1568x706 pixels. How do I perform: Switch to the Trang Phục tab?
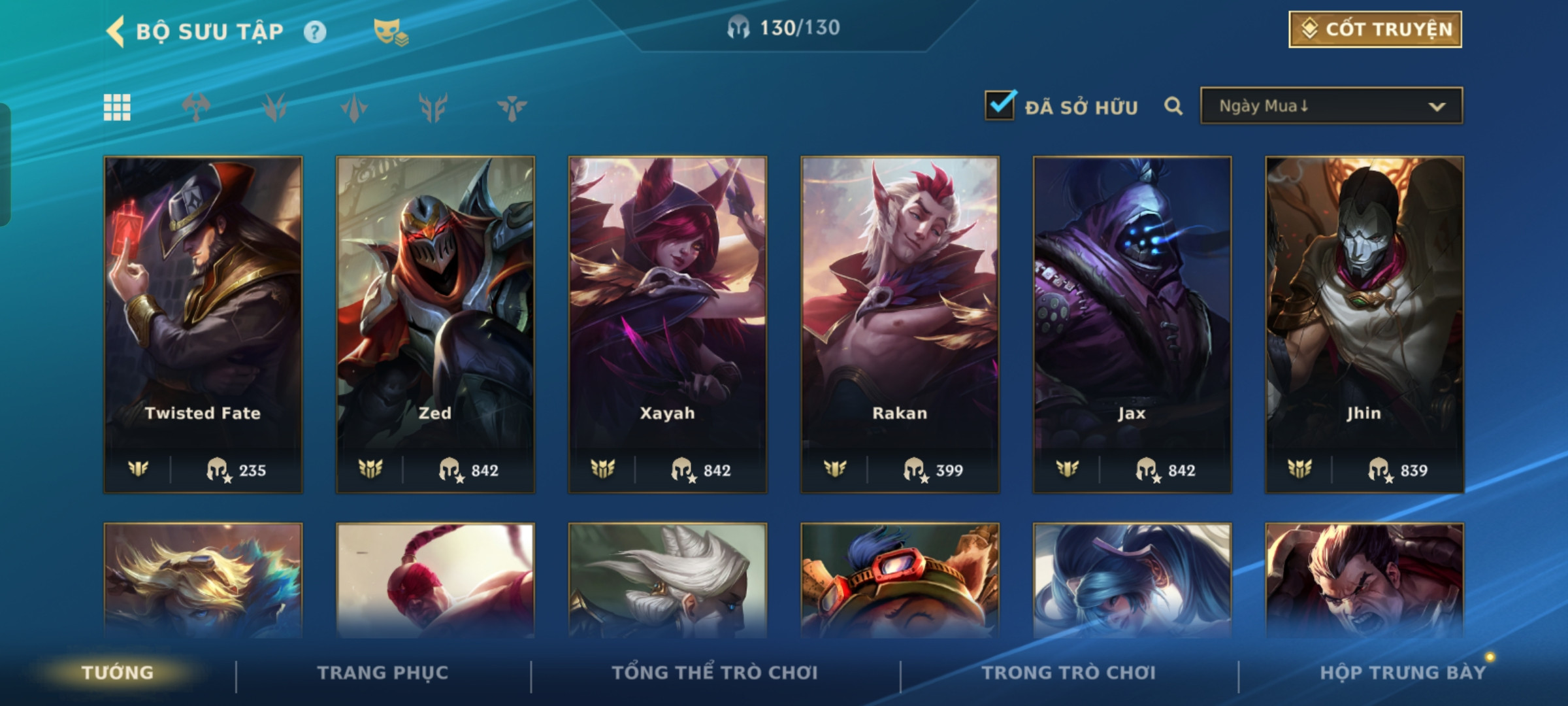coord(383,673)
